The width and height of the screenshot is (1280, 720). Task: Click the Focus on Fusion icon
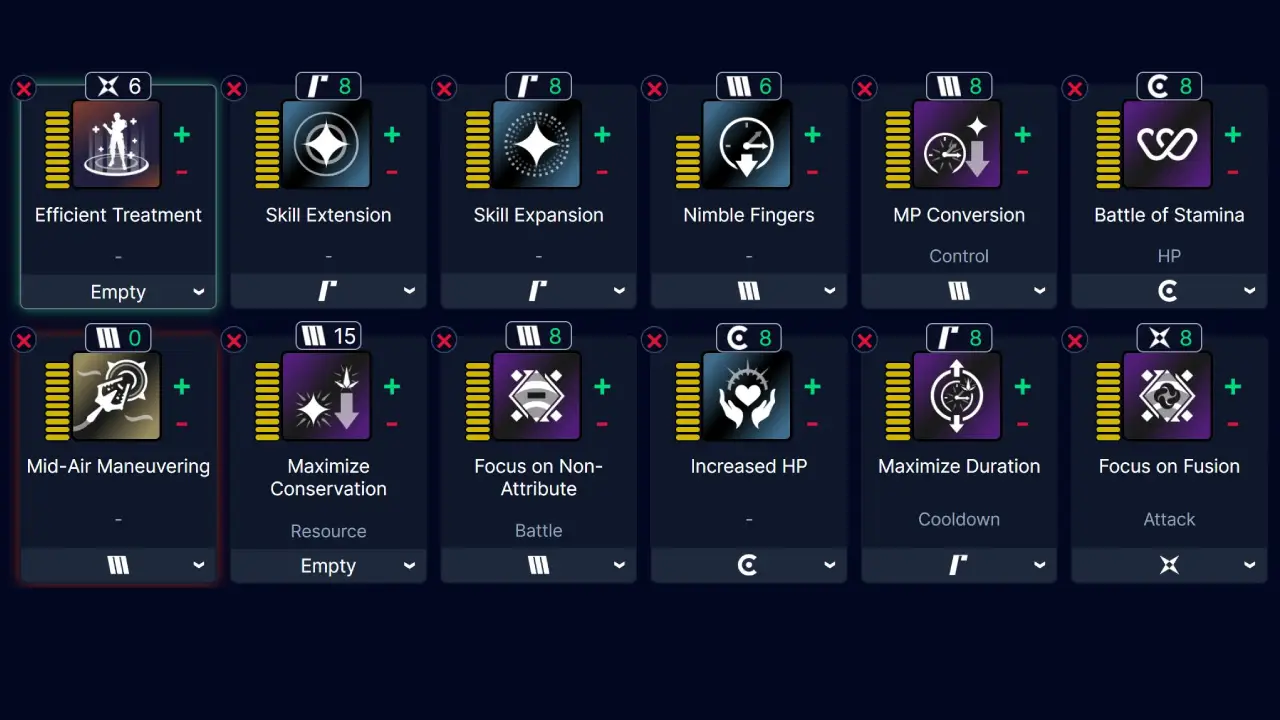(1169, 396)
